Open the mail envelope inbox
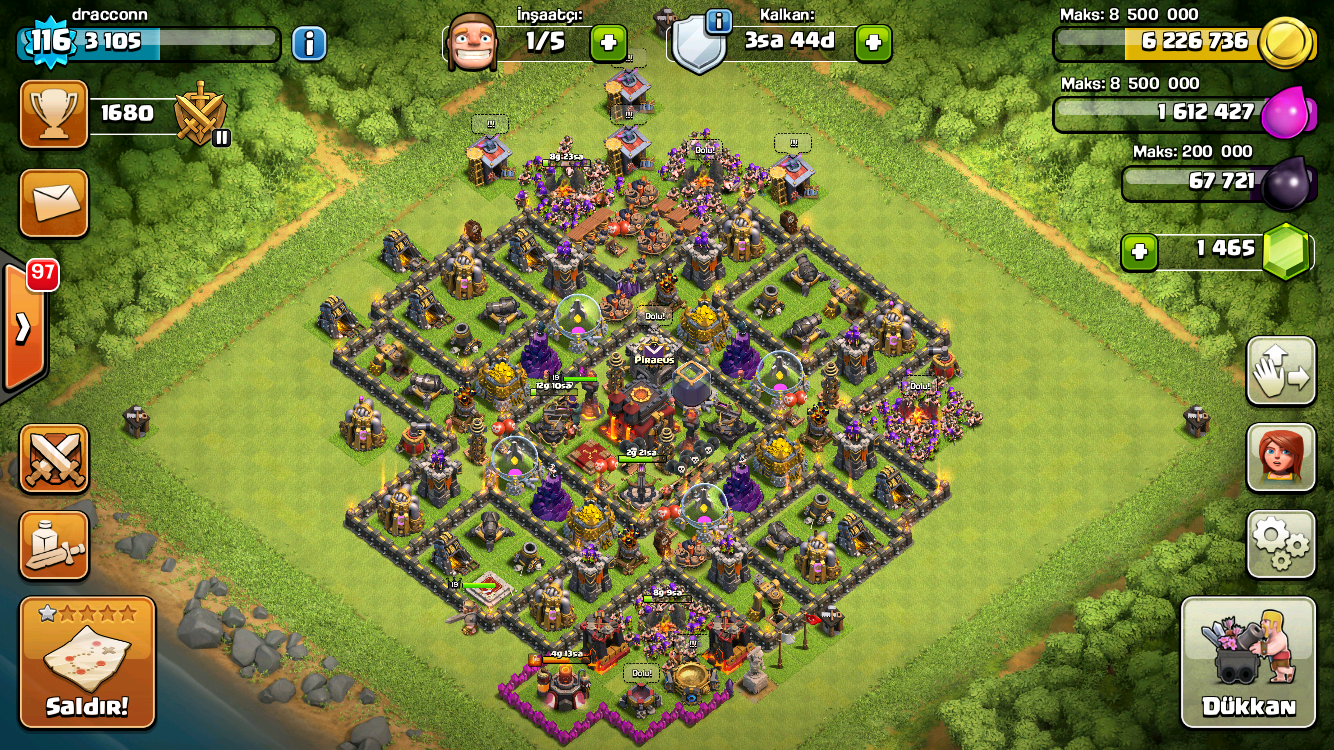Image resolution: width=1334 pixels, height=750 pixels. click(54, 203)
